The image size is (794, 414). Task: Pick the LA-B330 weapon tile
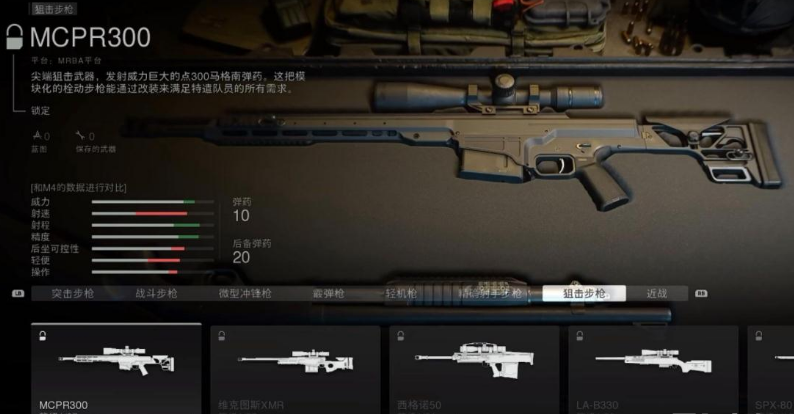(x=653, y=367)
